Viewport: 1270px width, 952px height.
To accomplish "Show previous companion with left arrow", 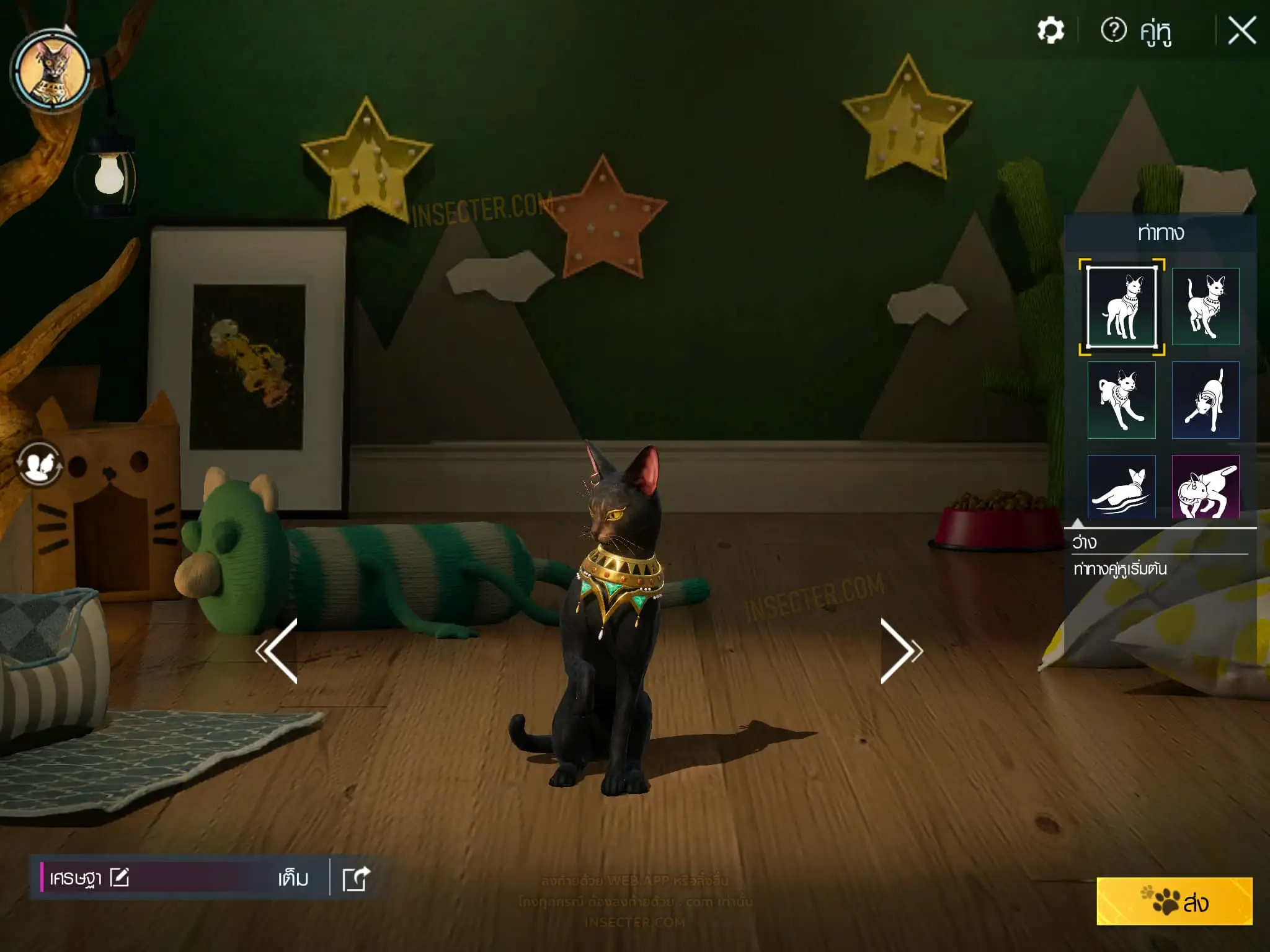I will pos(277,651).
